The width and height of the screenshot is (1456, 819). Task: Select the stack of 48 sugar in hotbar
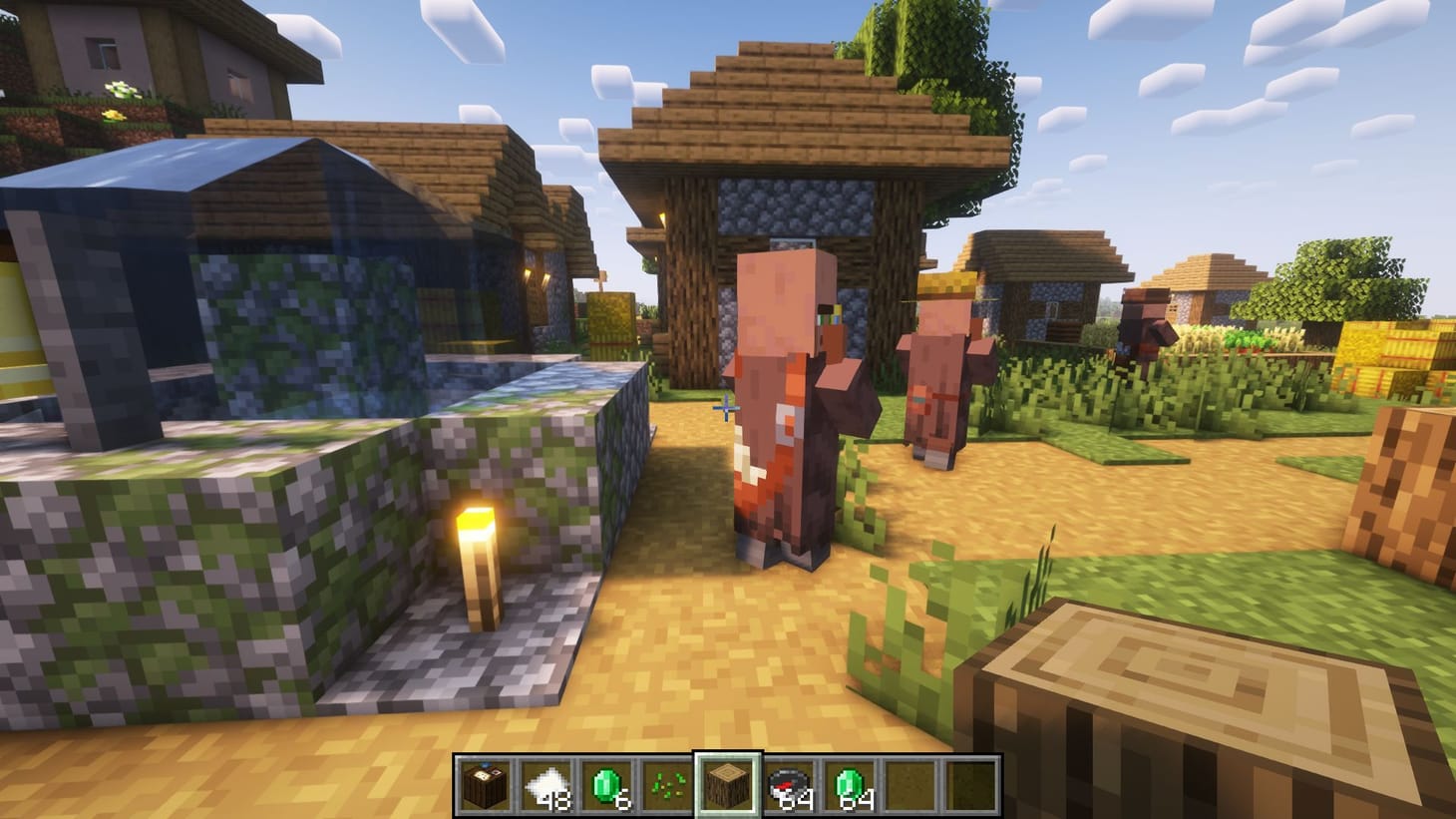click(x=546, y=784)
